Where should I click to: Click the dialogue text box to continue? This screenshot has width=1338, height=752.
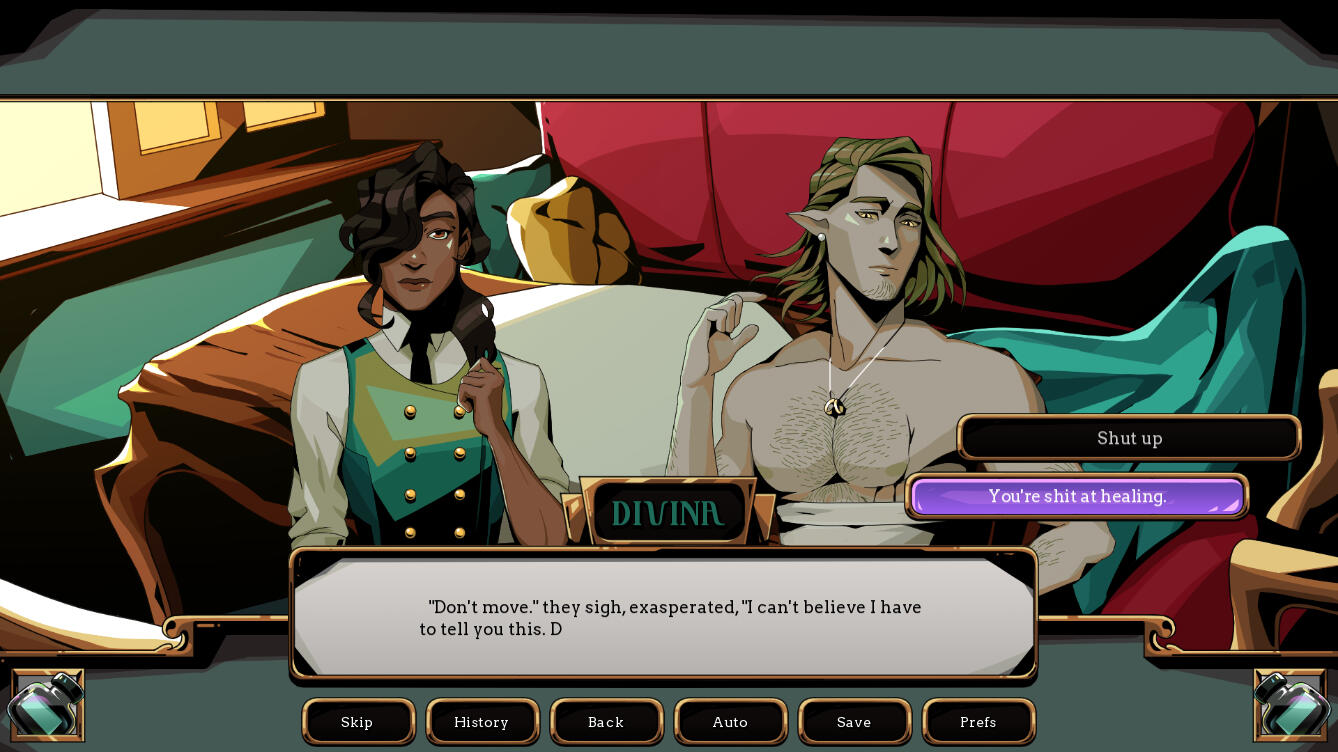[x=664, y=617]
